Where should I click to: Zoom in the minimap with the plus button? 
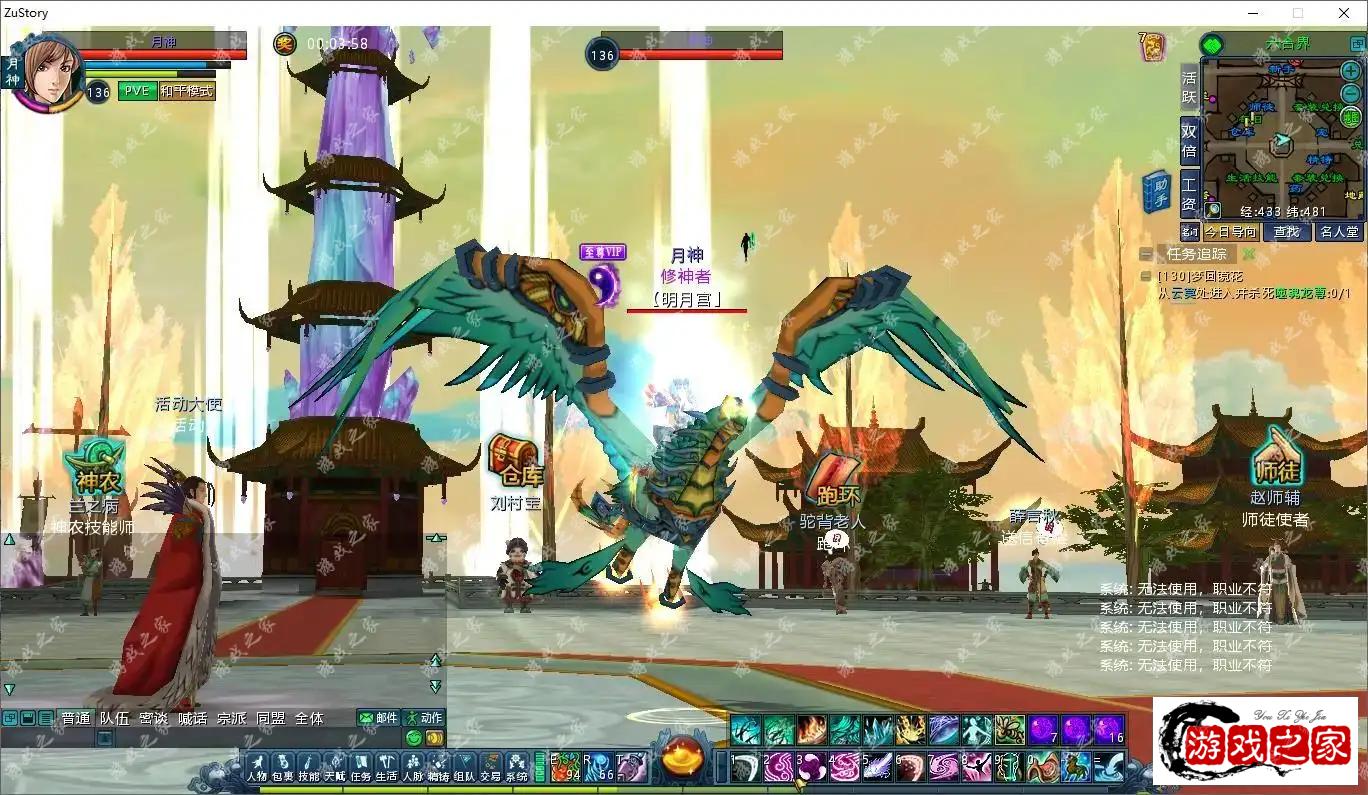point(1350,72)
